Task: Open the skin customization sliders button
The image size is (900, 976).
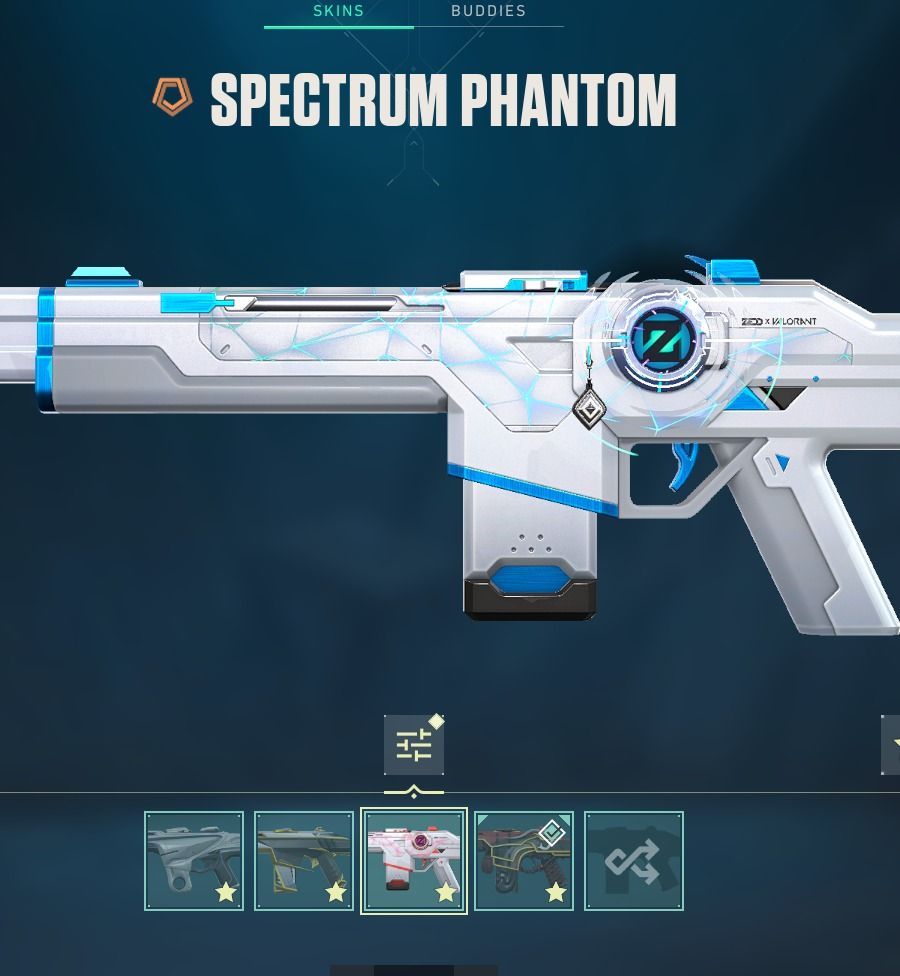Action: tap(413, 745)
